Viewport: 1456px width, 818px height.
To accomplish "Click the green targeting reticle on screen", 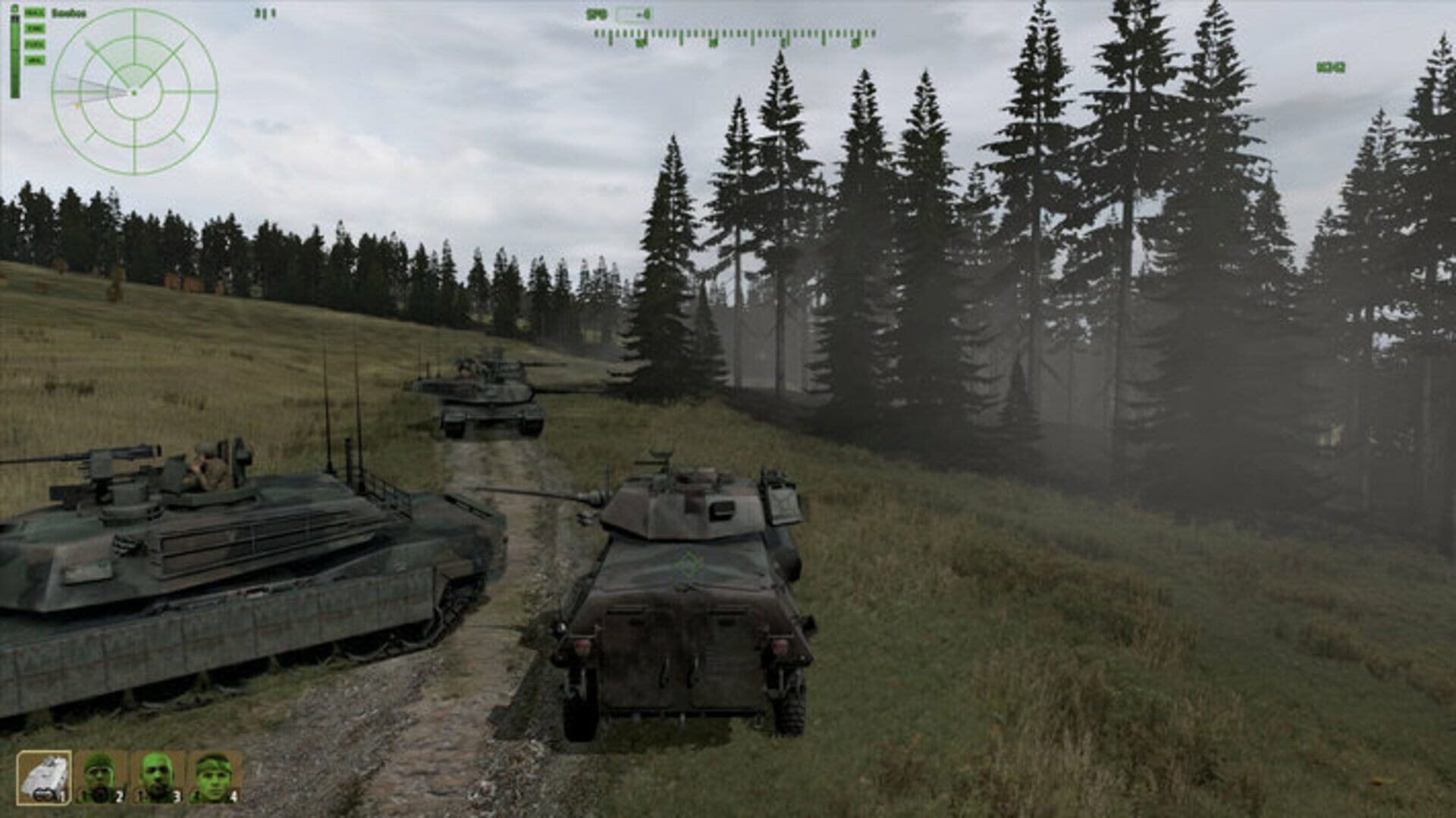I will coord(689,562).
